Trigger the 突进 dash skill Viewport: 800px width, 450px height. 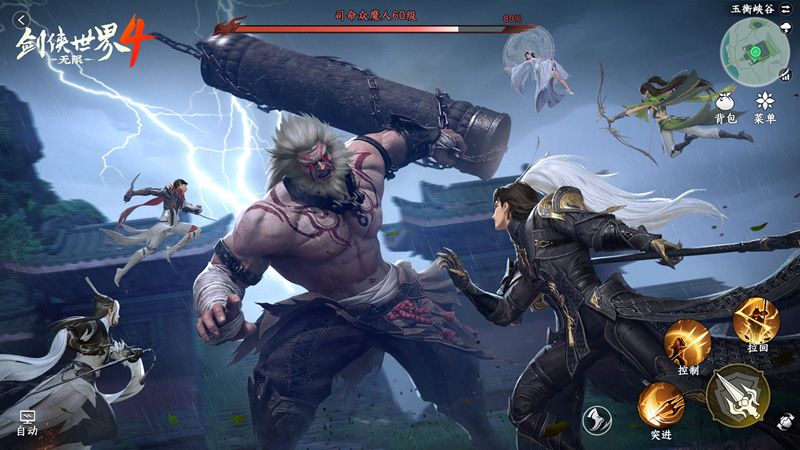point(660,404)
